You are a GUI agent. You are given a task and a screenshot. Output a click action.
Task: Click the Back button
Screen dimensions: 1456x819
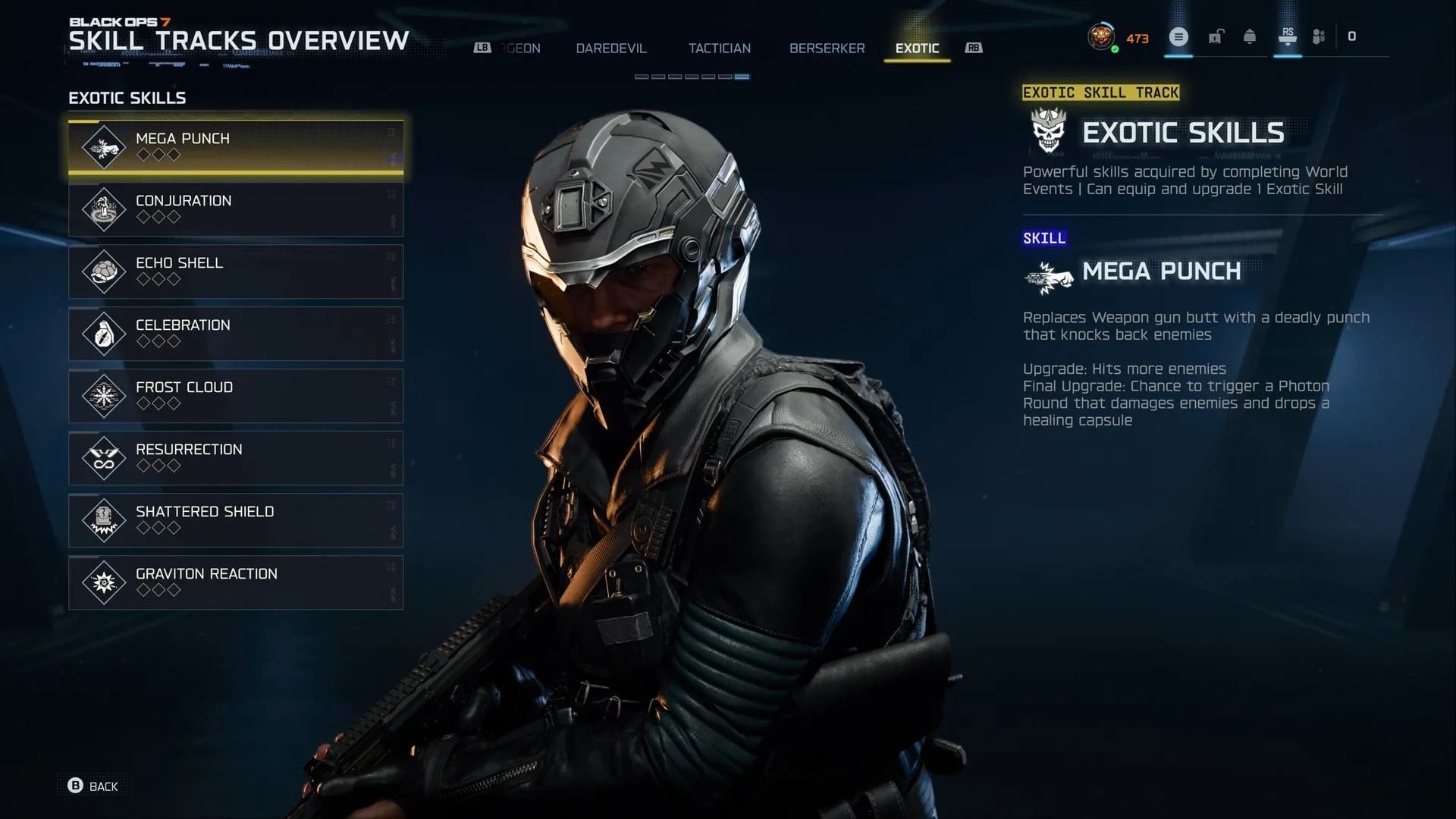(x=91, y=786)
